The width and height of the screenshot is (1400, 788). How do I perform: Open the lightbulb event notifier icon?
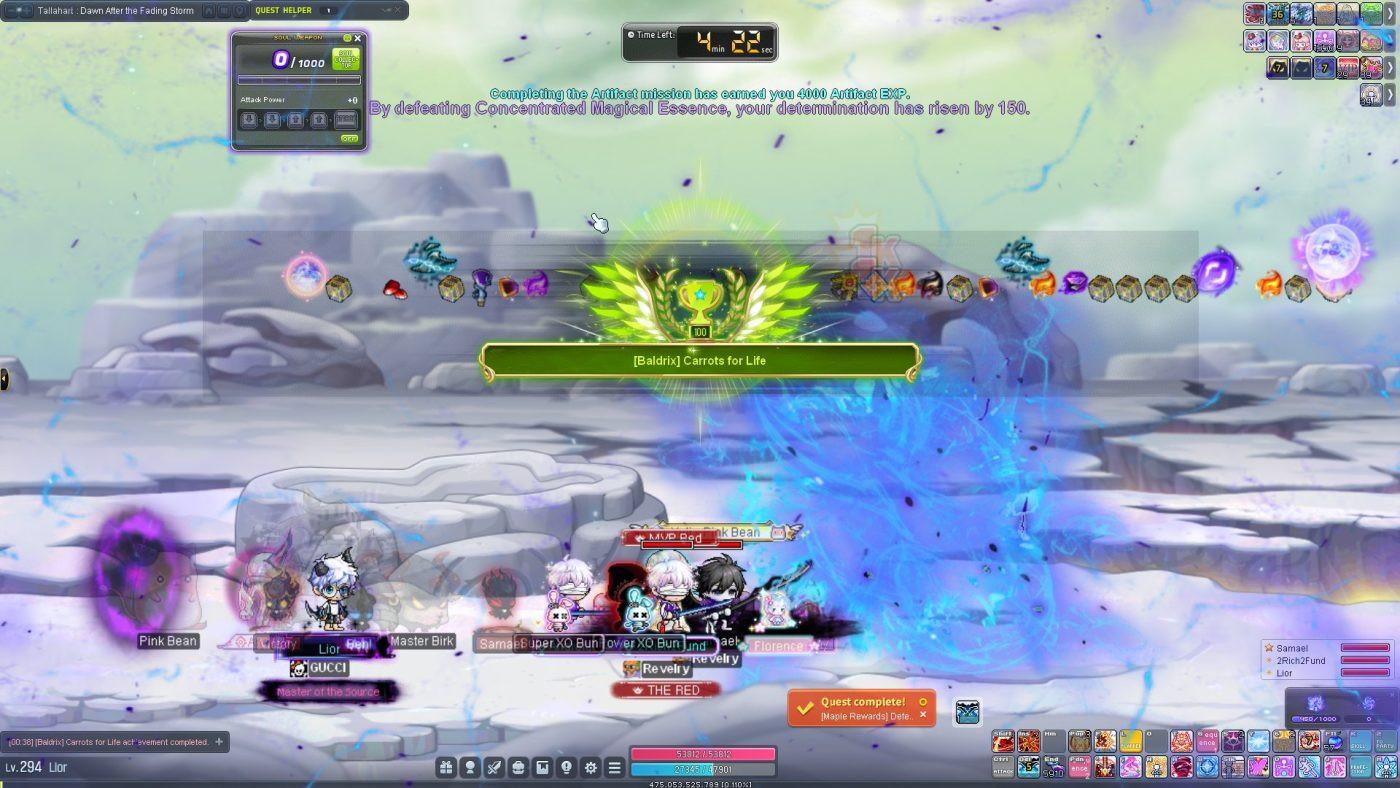(566, 767)
